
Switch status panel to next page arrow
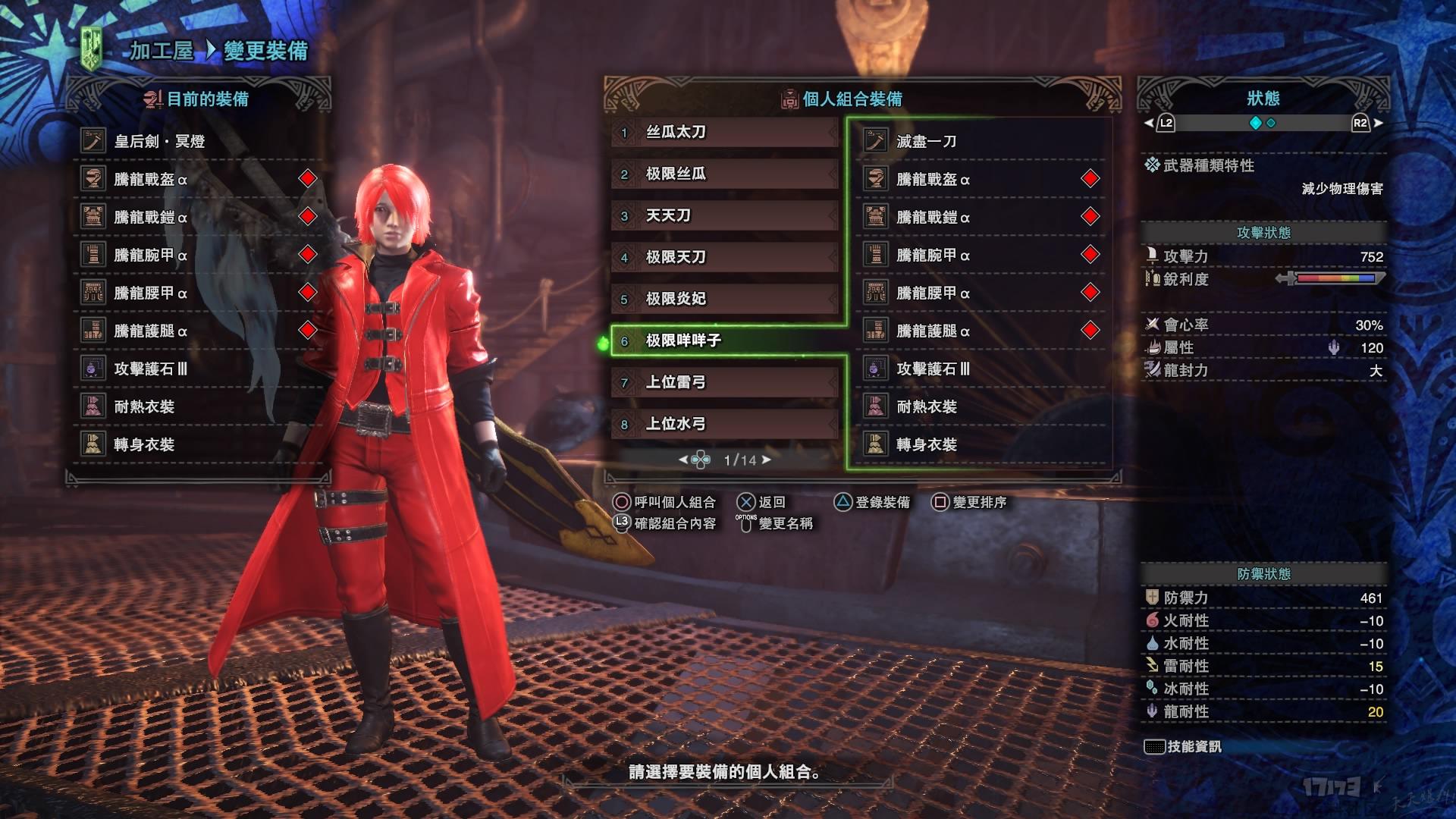[x=1378, y=123]
